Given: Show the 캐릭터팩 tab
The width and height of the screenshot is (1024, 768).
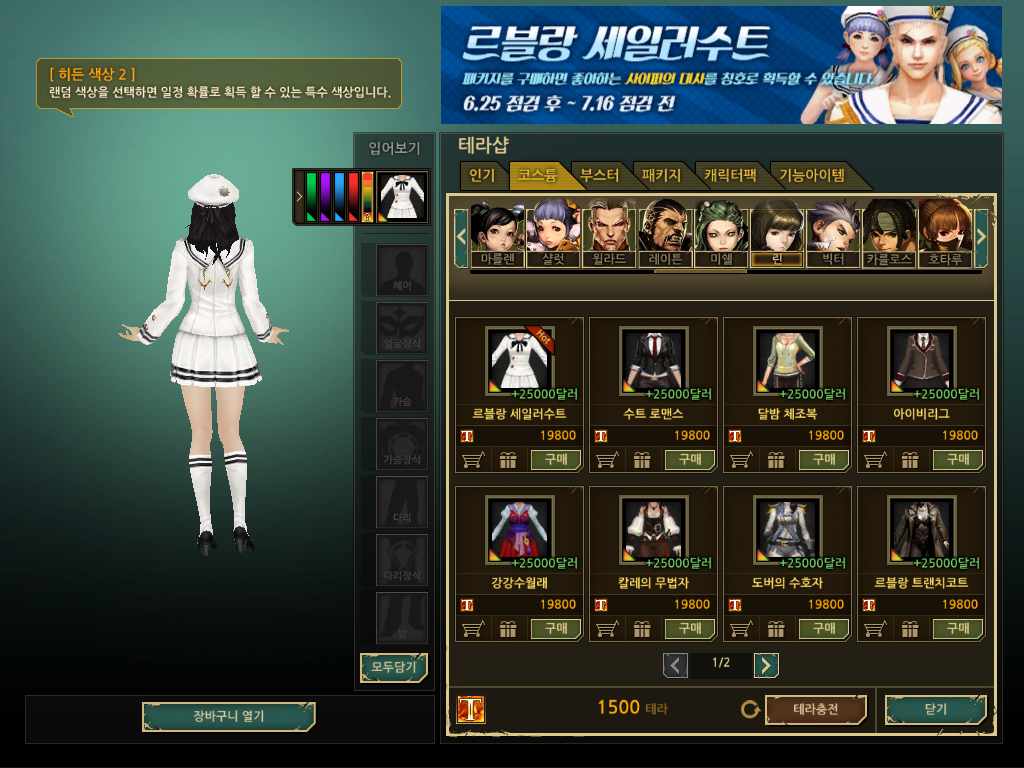Looking at the screenshot, I should 730,176.
